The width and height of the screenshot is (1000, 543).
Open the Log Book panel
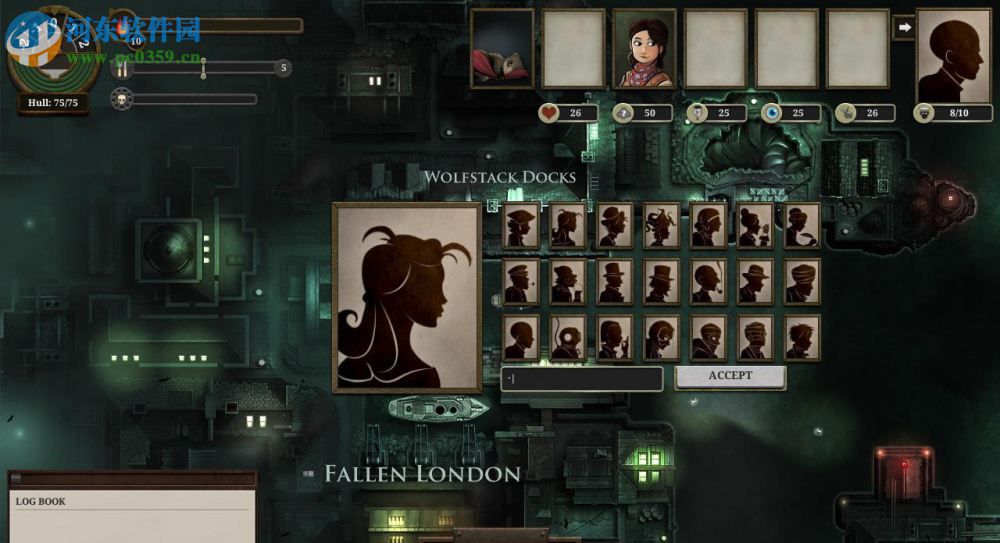pyautogui.click(x=132, y=506)
